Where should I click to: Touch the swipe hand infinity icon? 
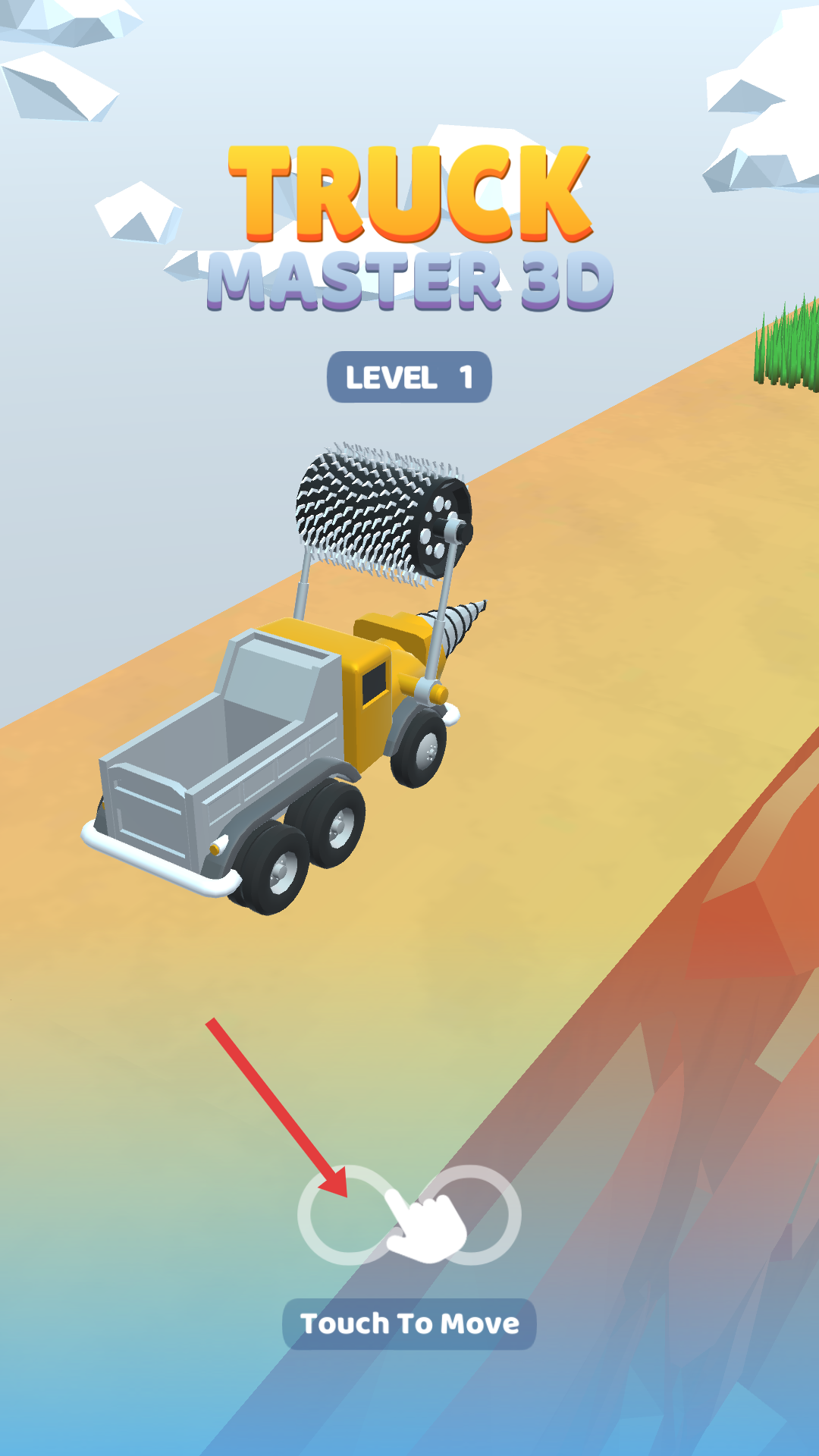pyautogui.click(x=410, y=1216)
